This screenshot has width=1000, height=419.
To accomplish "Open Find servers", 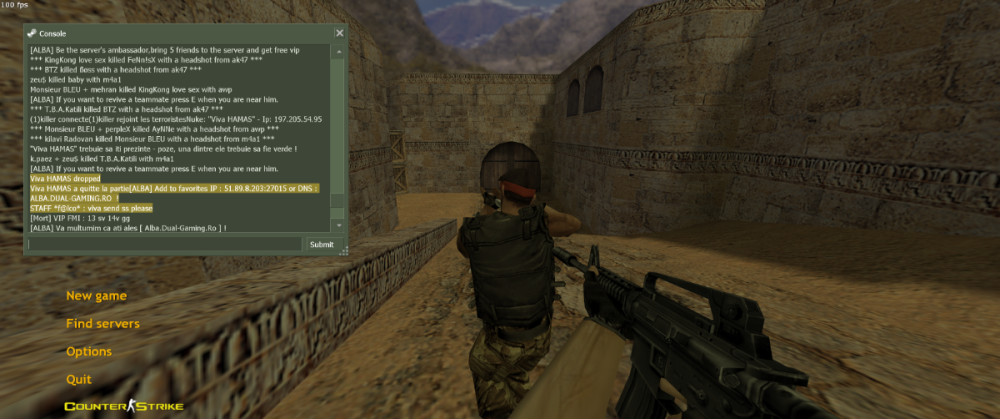I will coord(103,324).
